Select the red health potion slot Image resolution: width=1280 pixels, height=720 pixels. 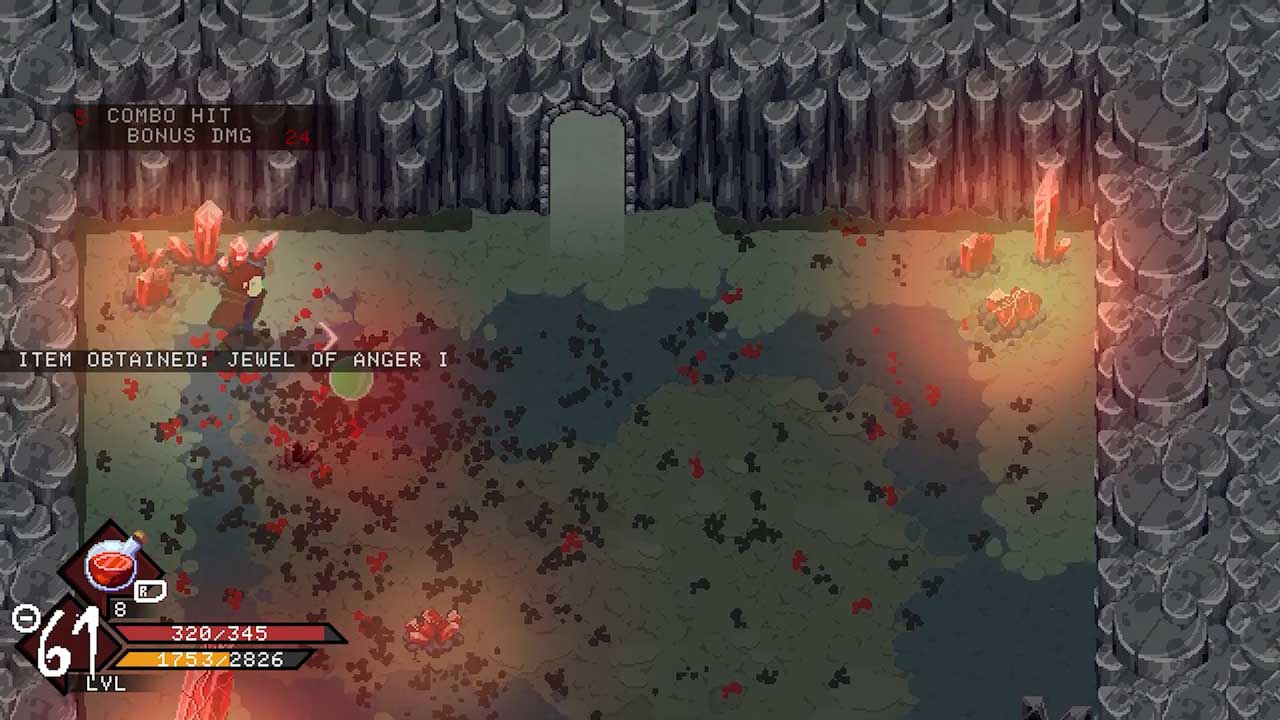point(112,566)
